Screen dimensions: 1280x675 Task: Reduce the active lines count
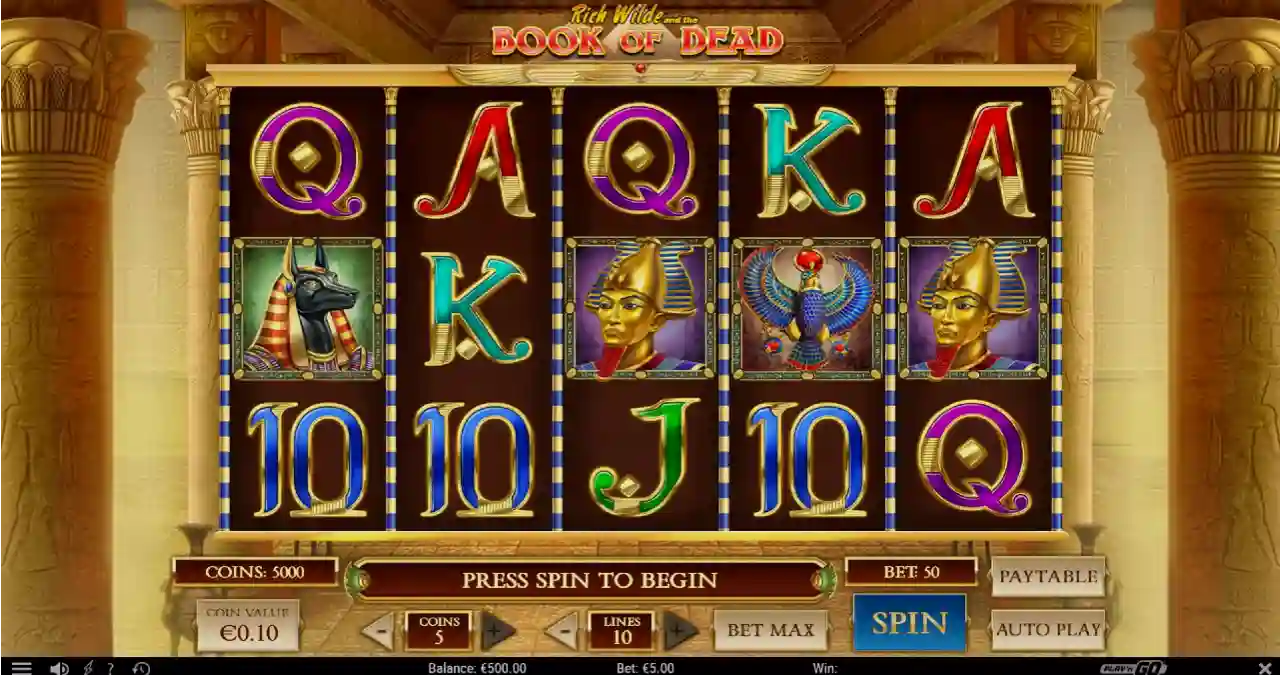click(x=563, y=631)
